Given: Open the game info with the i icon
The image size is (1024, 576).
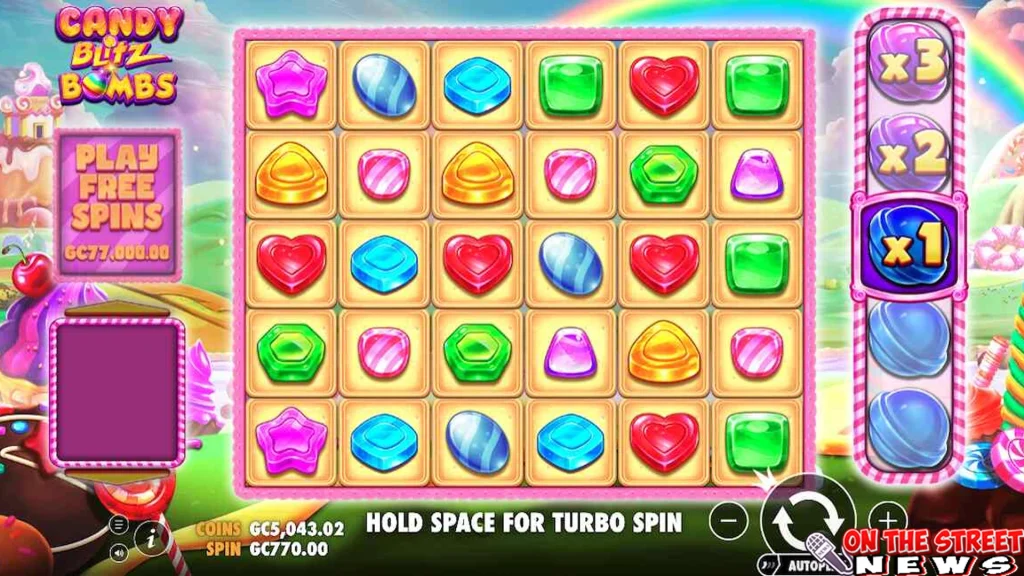Looking at the screenshot, I should [150, 537].
